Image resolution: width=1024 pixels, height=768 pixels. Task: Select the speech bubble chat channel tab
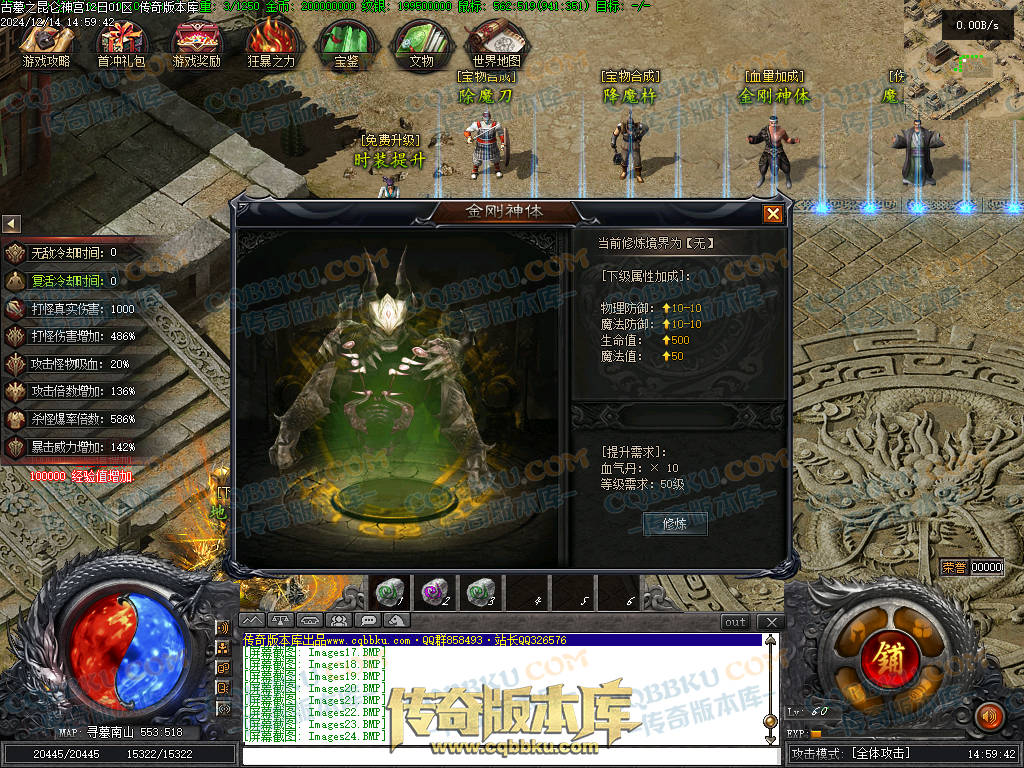[x=370, y=621]
